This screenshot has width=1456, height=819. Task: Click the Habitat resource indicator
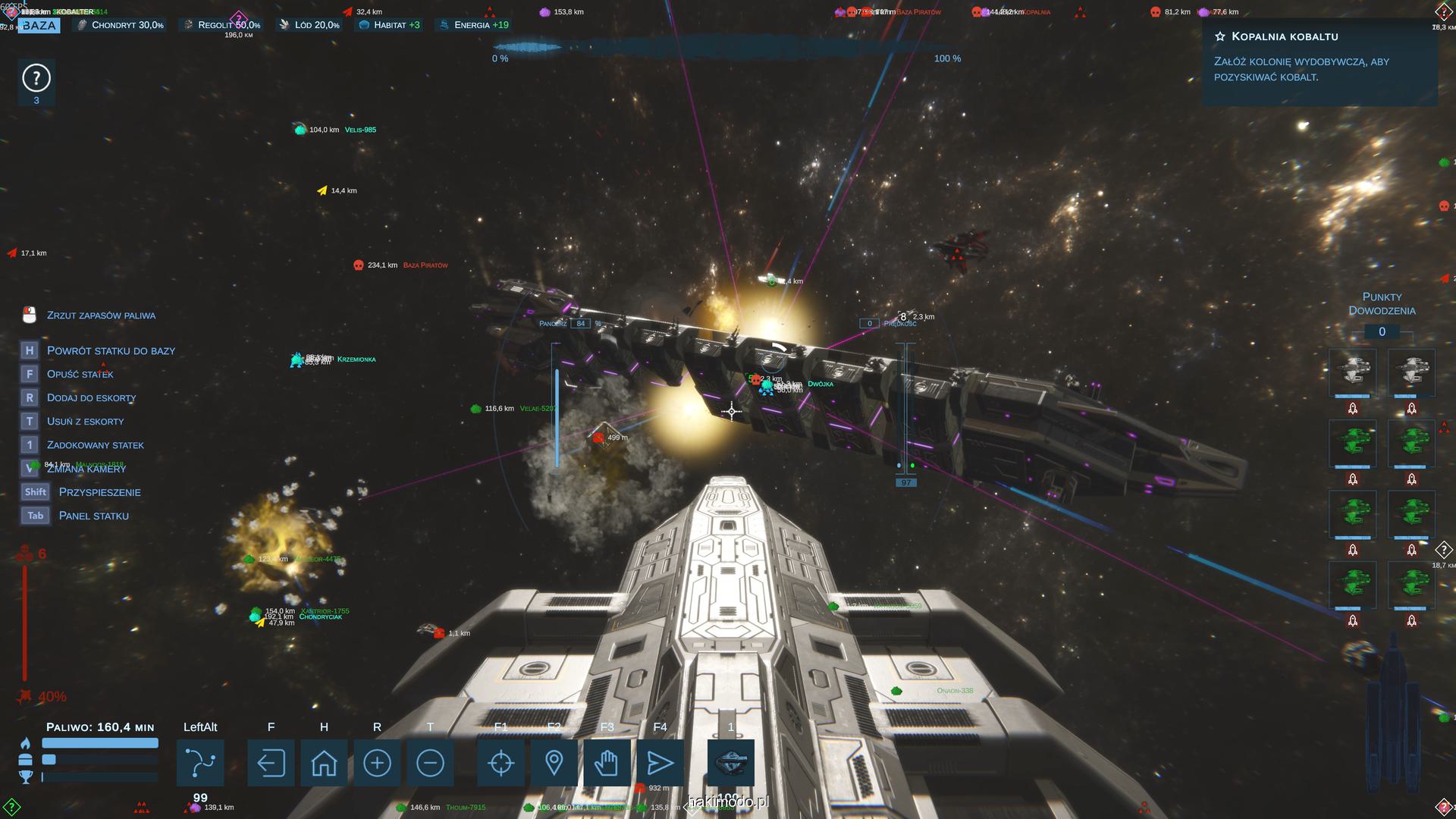[x=390, y=25]
